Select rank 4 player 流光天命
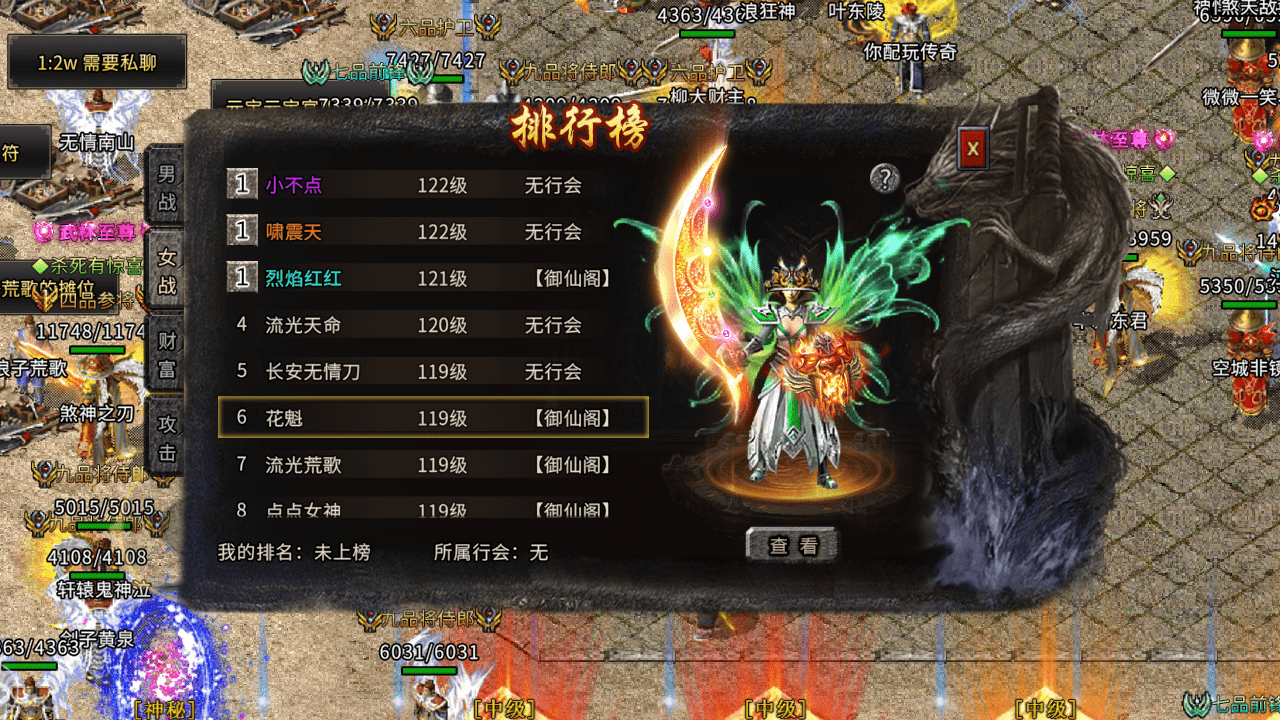The height and width of the screenshot is (720, 1280). 432,325
